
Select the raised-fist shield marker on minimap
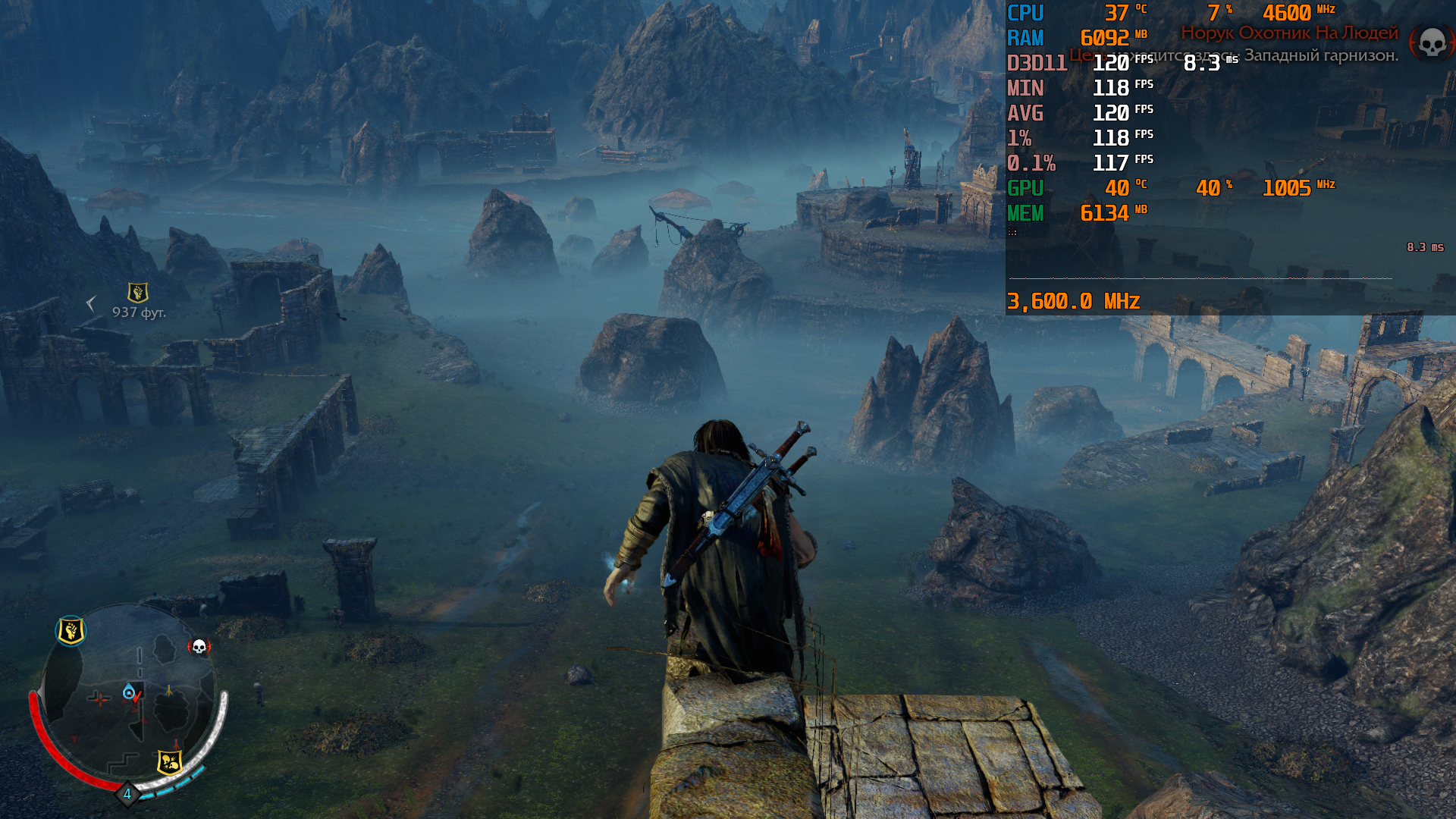point(71,630)
